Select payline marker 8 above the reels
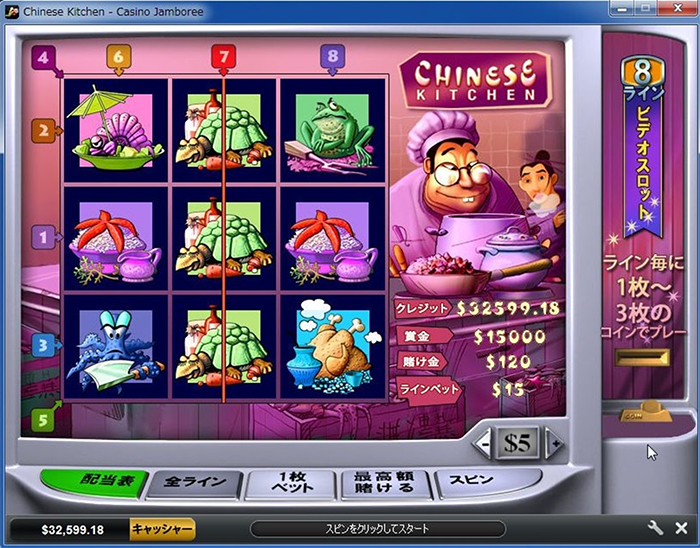 (332, 56)
